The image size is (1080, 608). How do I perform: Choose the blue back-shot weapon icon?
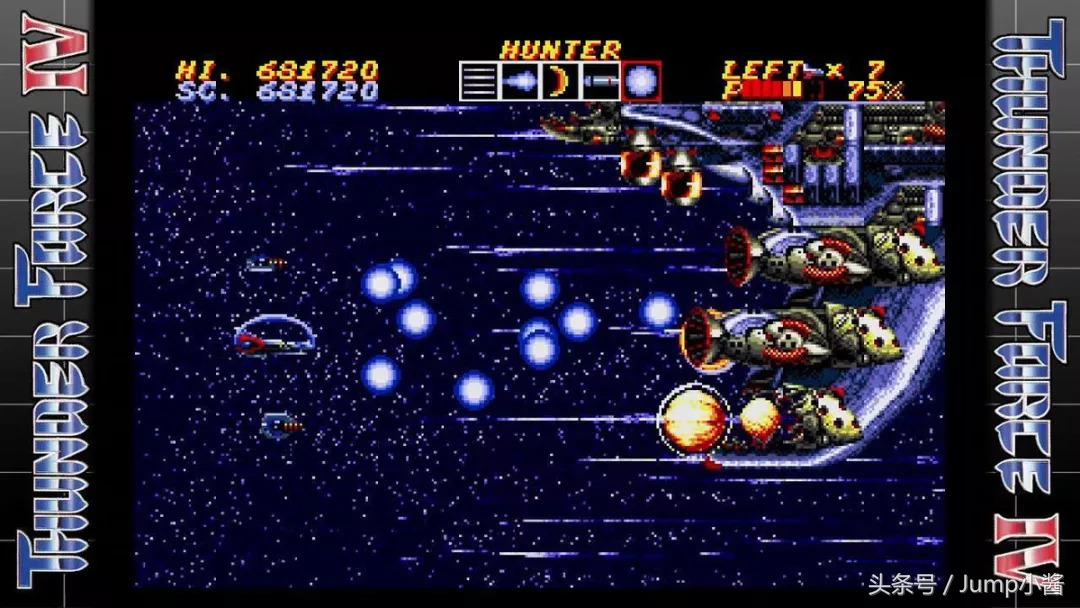tap(519, 81)
